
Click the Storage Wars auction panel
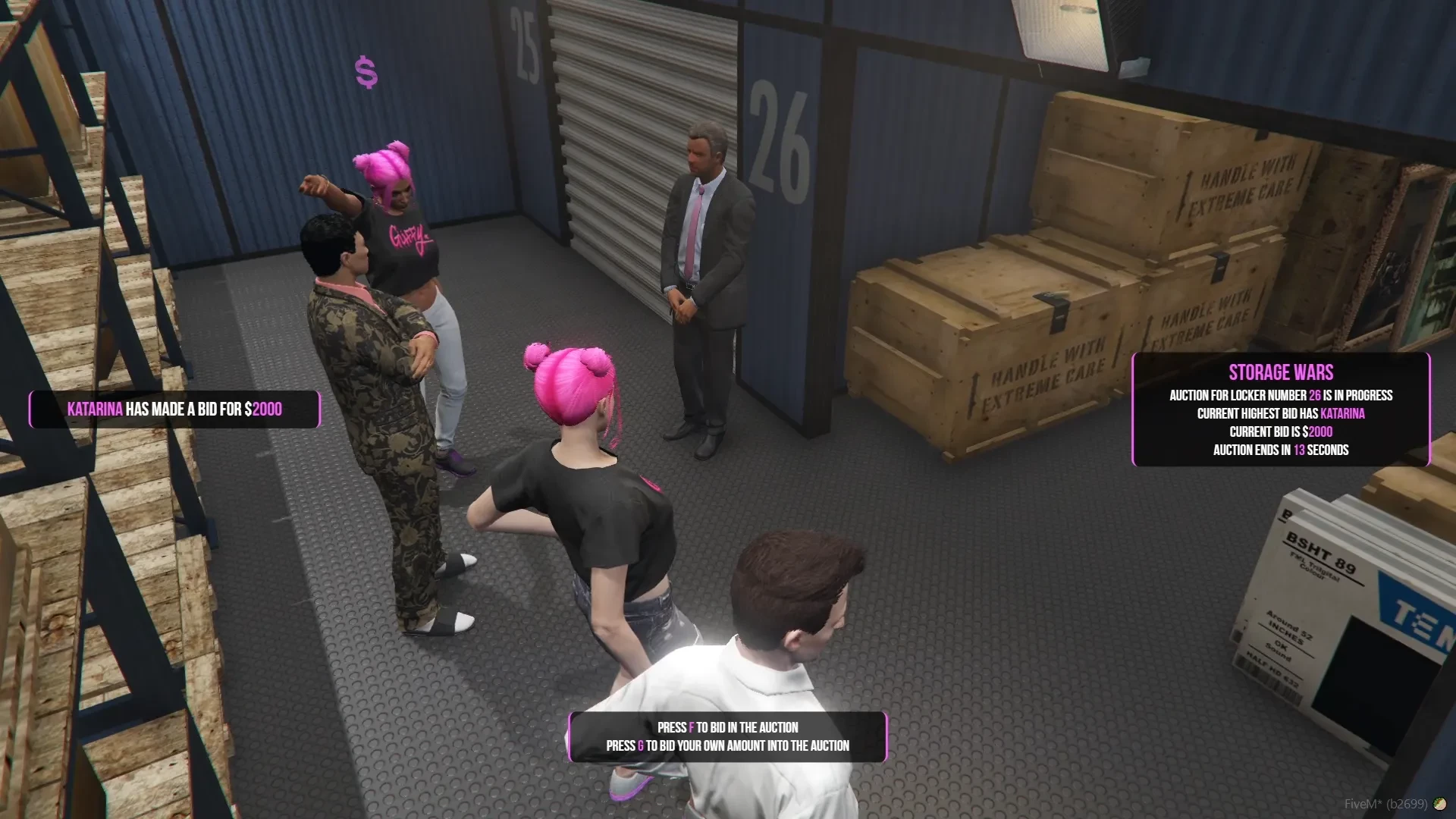pos(1280,409)
